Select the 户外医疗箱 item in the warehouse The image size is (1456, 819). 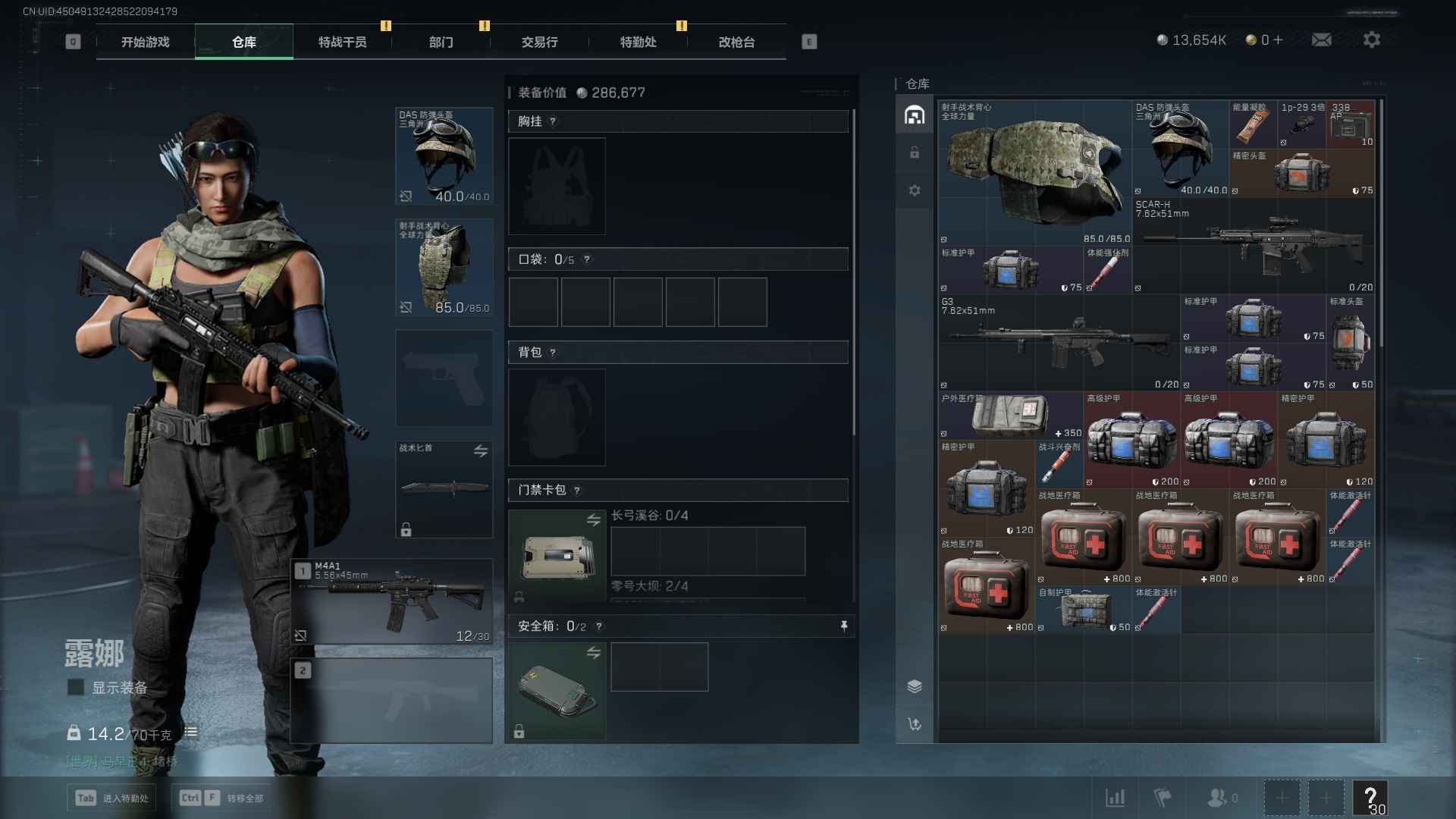point(1010,416)
